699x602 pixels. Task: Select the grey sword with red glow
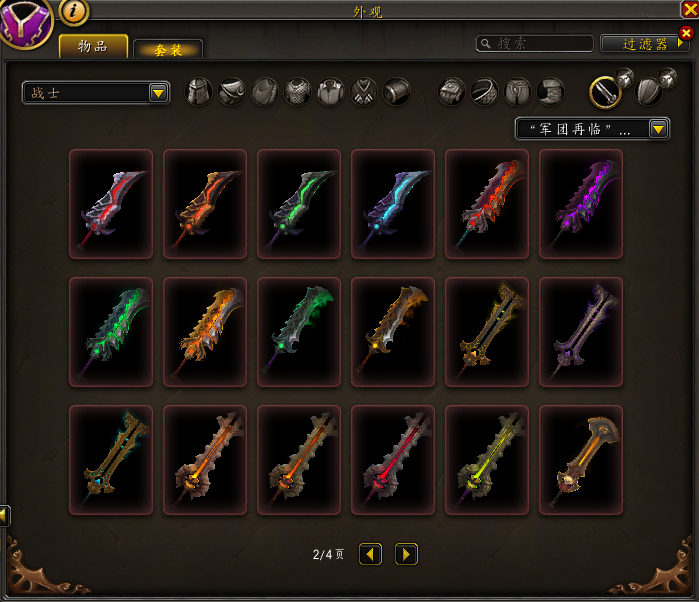click(111, 204)
